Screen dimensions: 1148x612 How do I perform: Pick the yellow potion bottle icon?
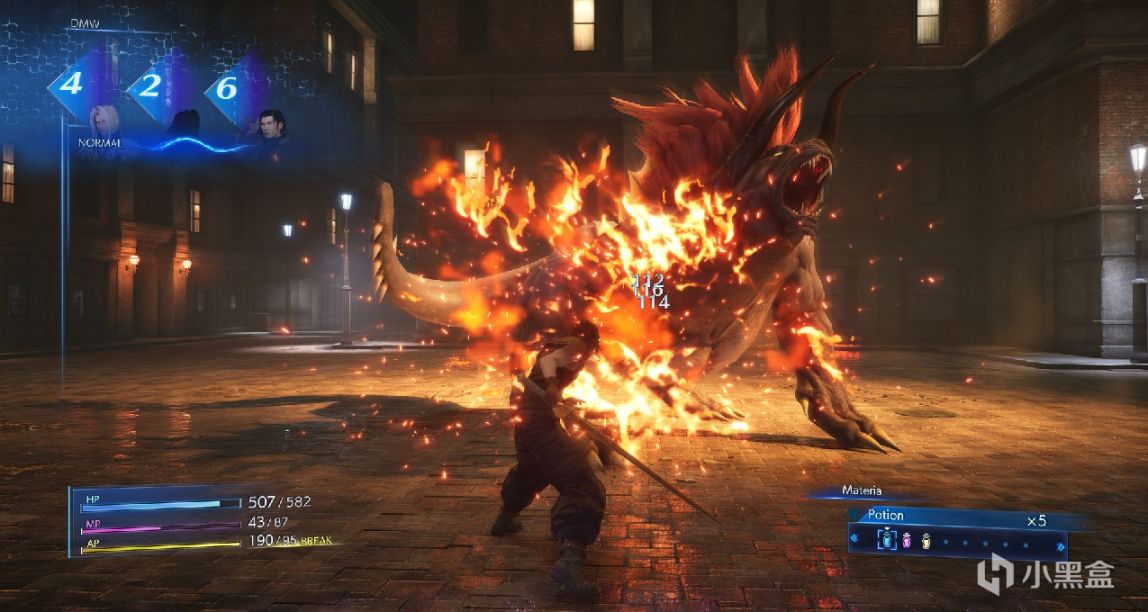pyautogui.click(x=925, y=541)
